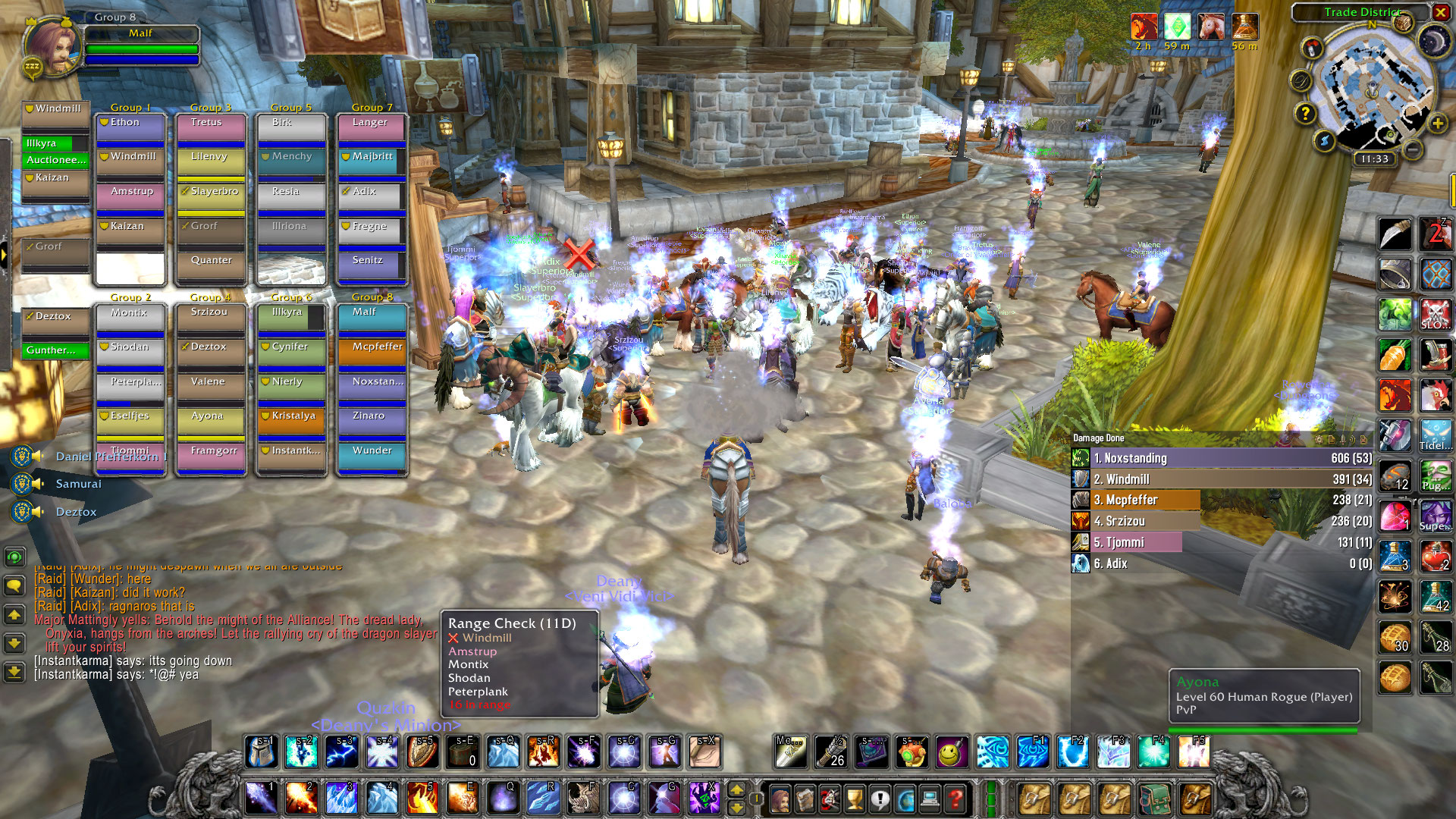
Task: Page the action bar up arrow
Action: tap(736, 790)
